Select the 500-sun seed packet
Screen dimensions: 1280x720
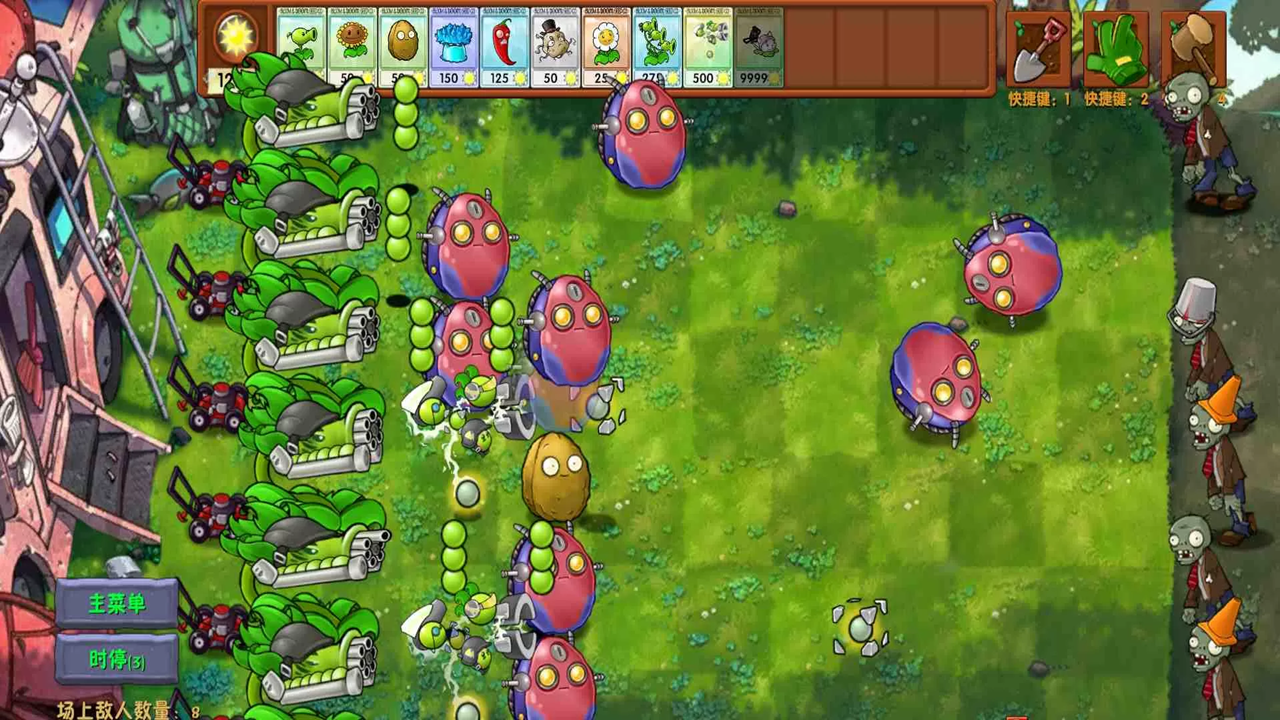pyautogui.click(x=708, y=45)
